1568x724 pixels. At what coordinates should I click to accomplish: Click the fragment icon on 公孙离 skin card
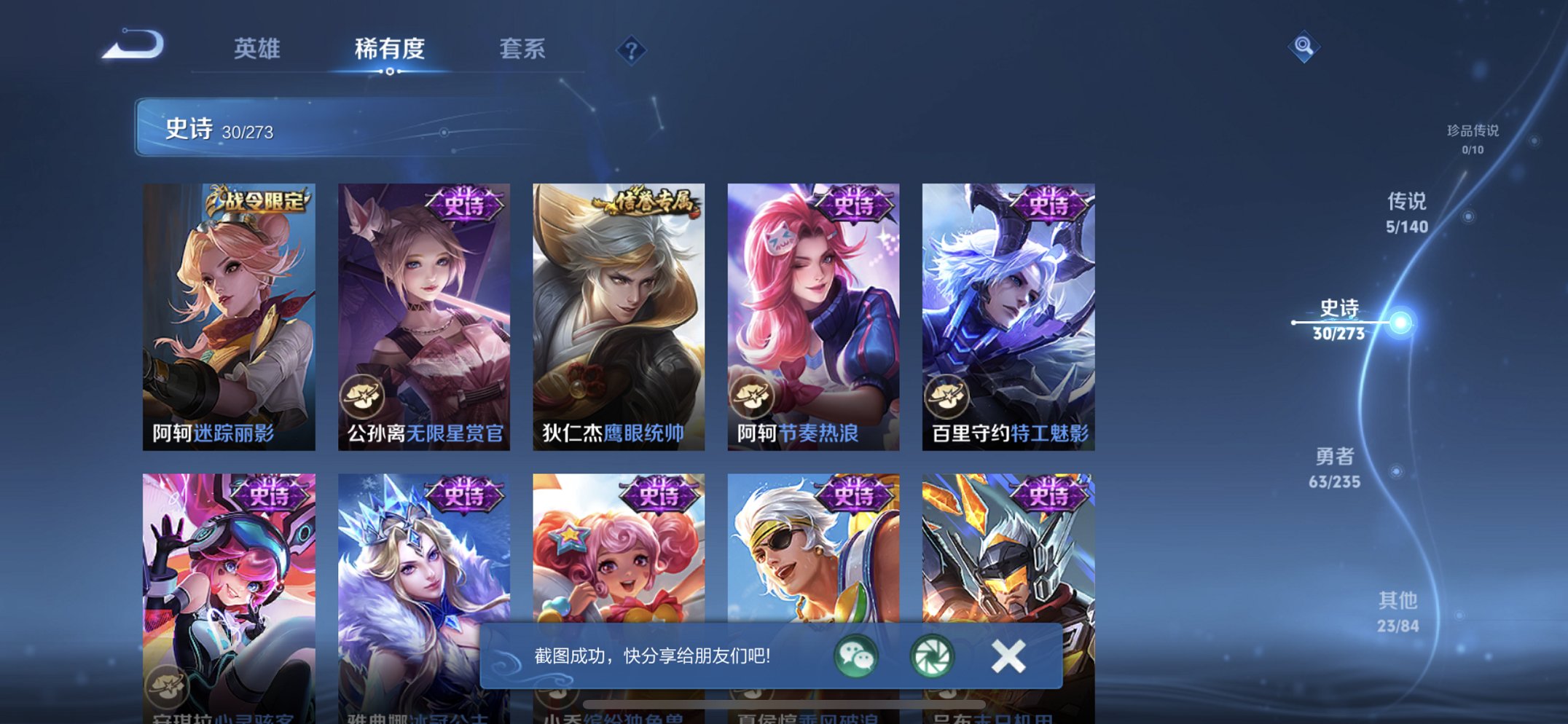364,394
